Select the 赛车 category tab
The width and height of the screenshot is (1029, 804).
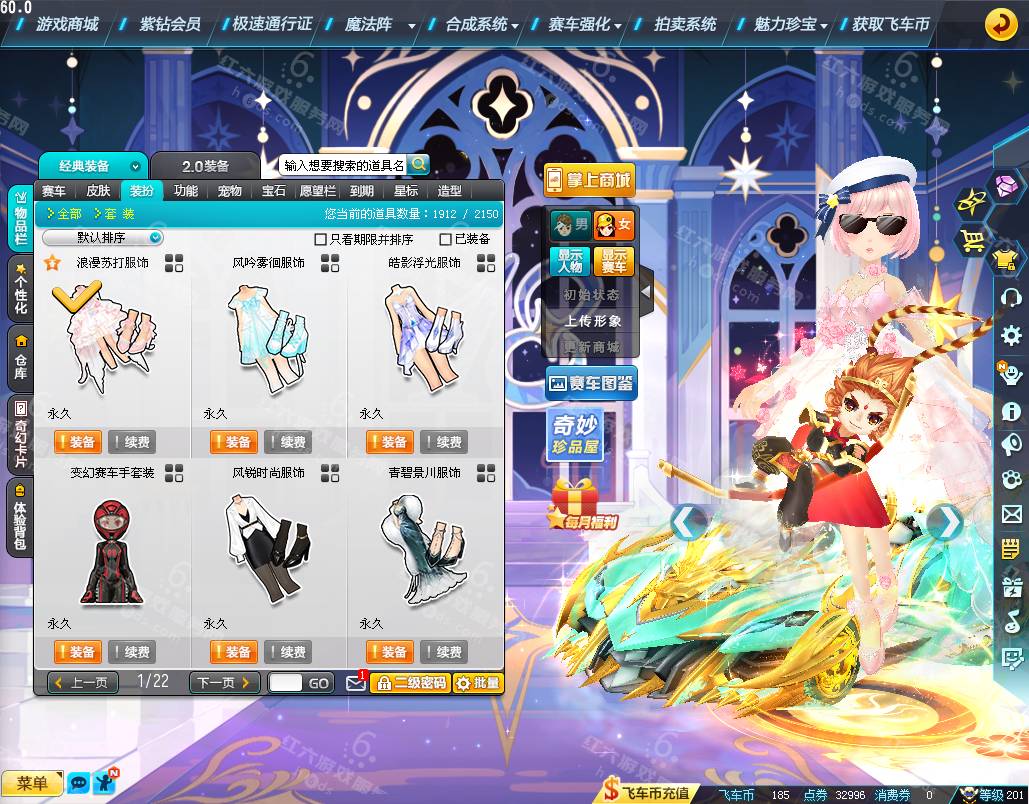54,191
